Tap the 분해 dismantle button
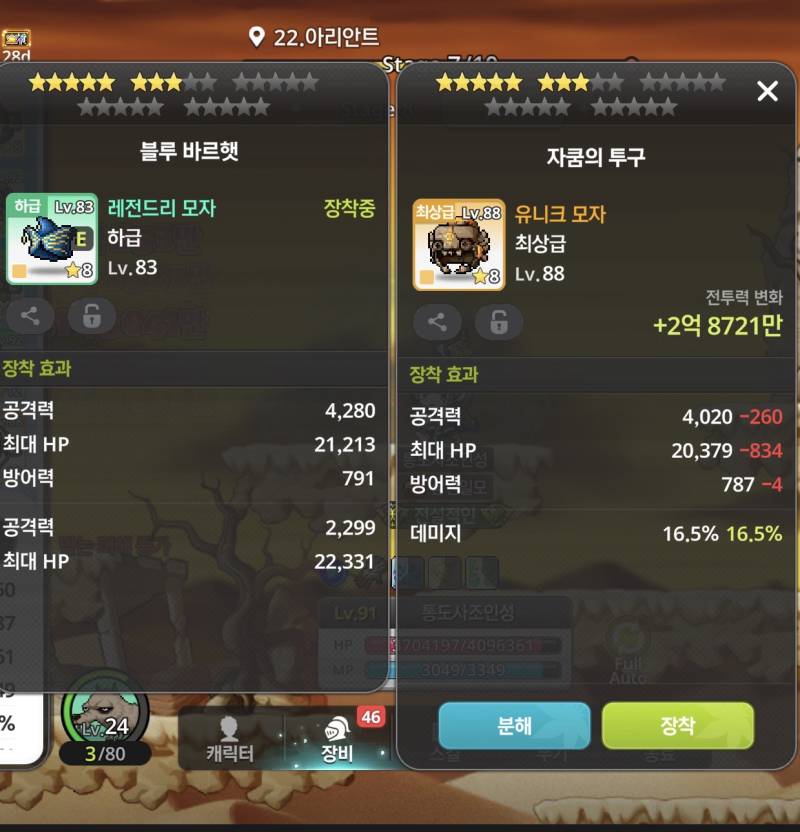Image resolution: width=800 pixels, height=832 pixels. [x=514, y=725]
